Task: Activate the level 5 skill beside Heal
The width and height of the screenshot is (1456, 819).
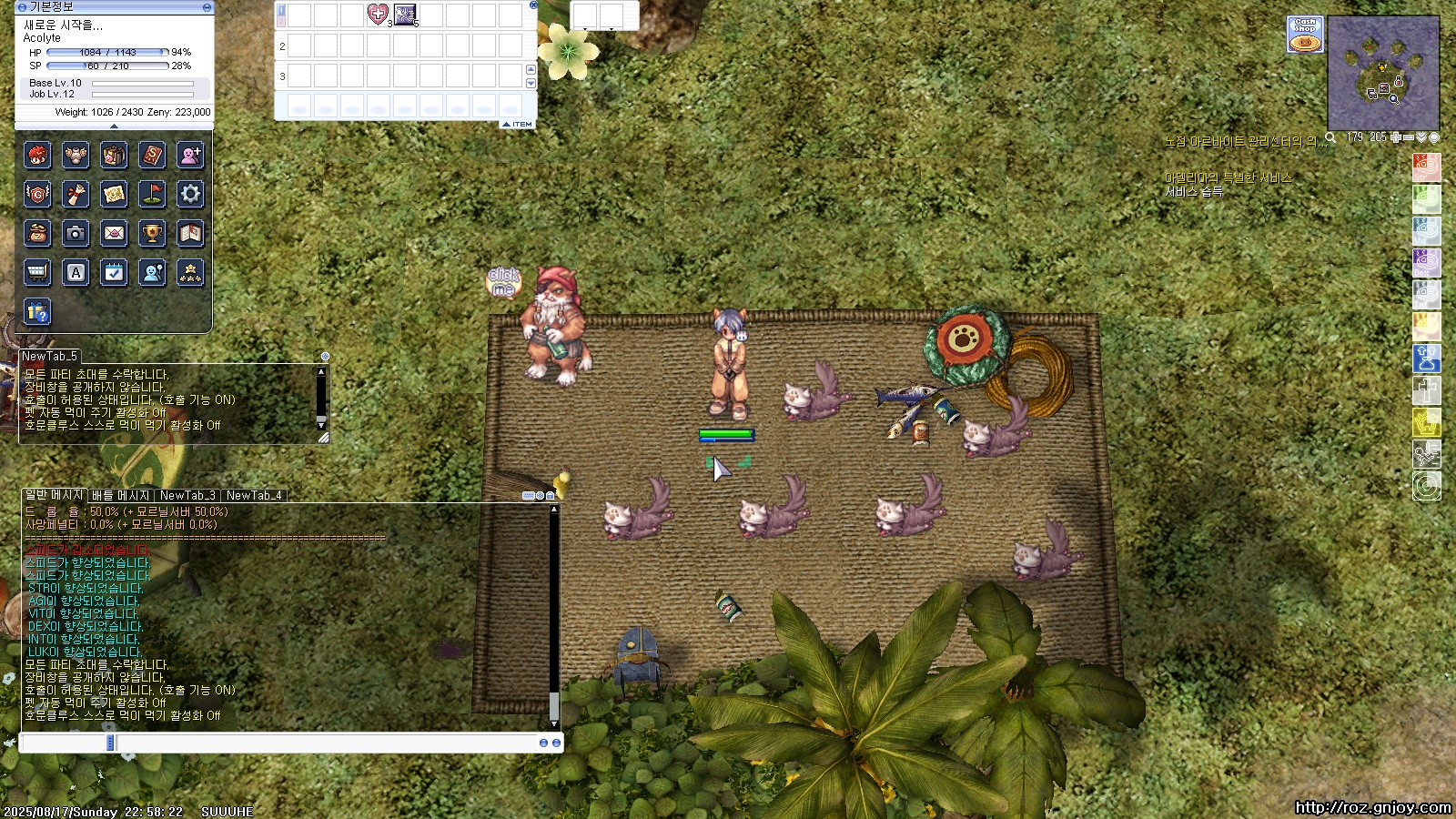Action: (405, 15)
